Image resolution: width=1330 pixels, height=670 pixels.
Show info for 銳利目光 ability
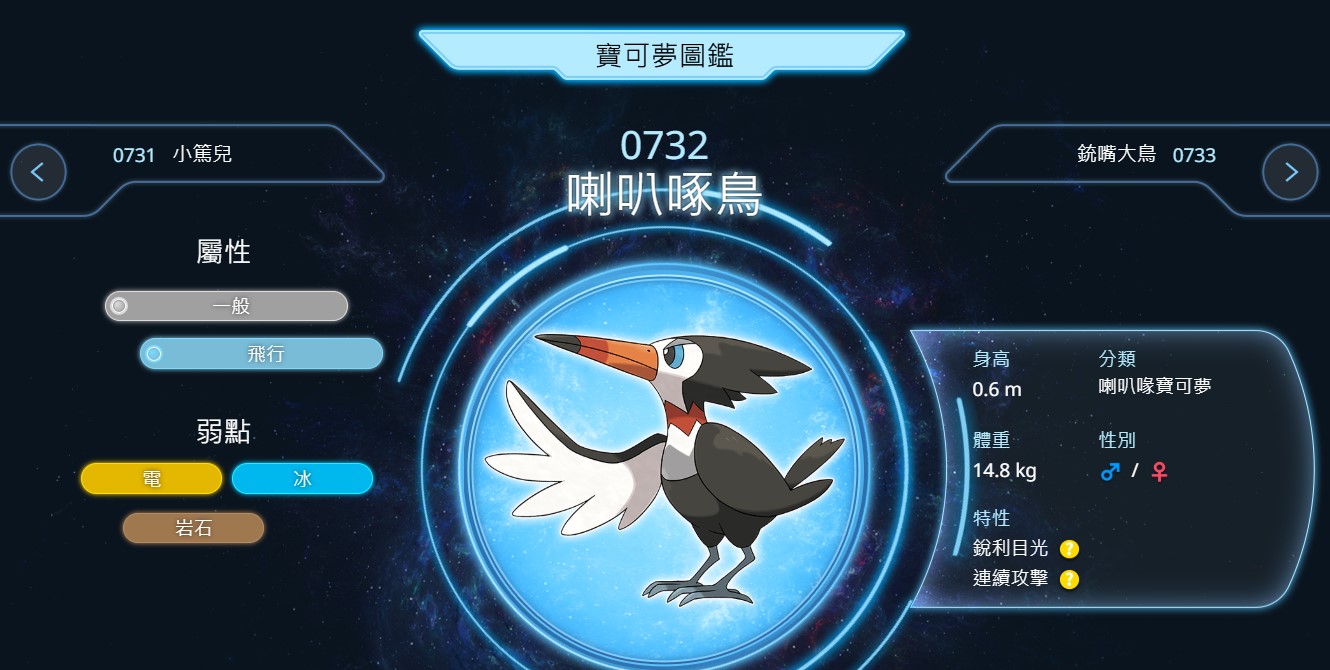1069,549
